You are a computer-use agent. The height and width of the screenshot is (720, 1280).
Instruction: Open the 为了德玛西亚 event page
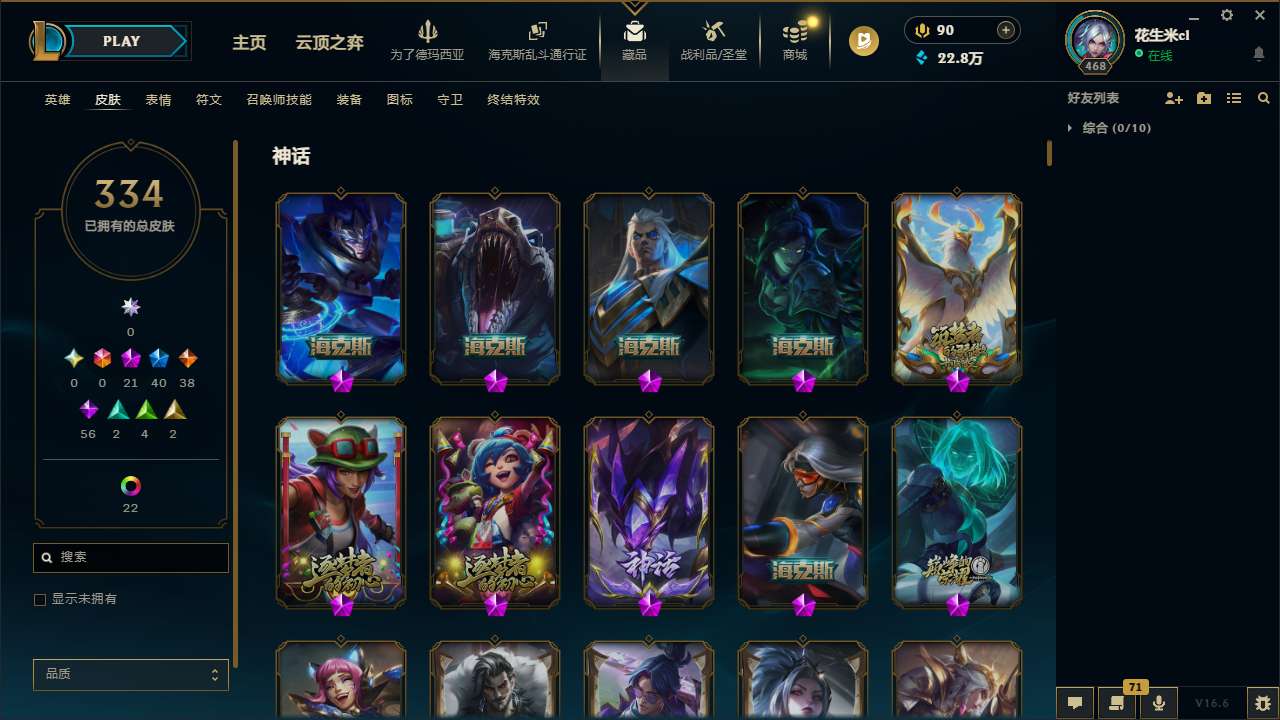[429, 41]
